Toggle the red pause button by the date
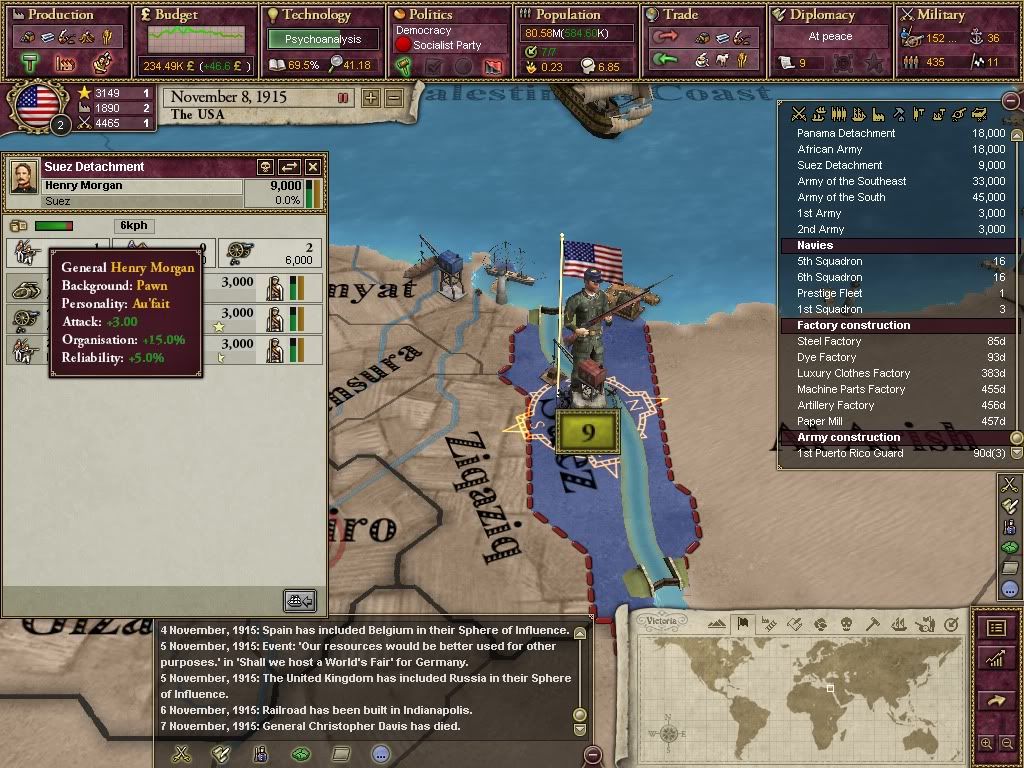 click(343, 98)
